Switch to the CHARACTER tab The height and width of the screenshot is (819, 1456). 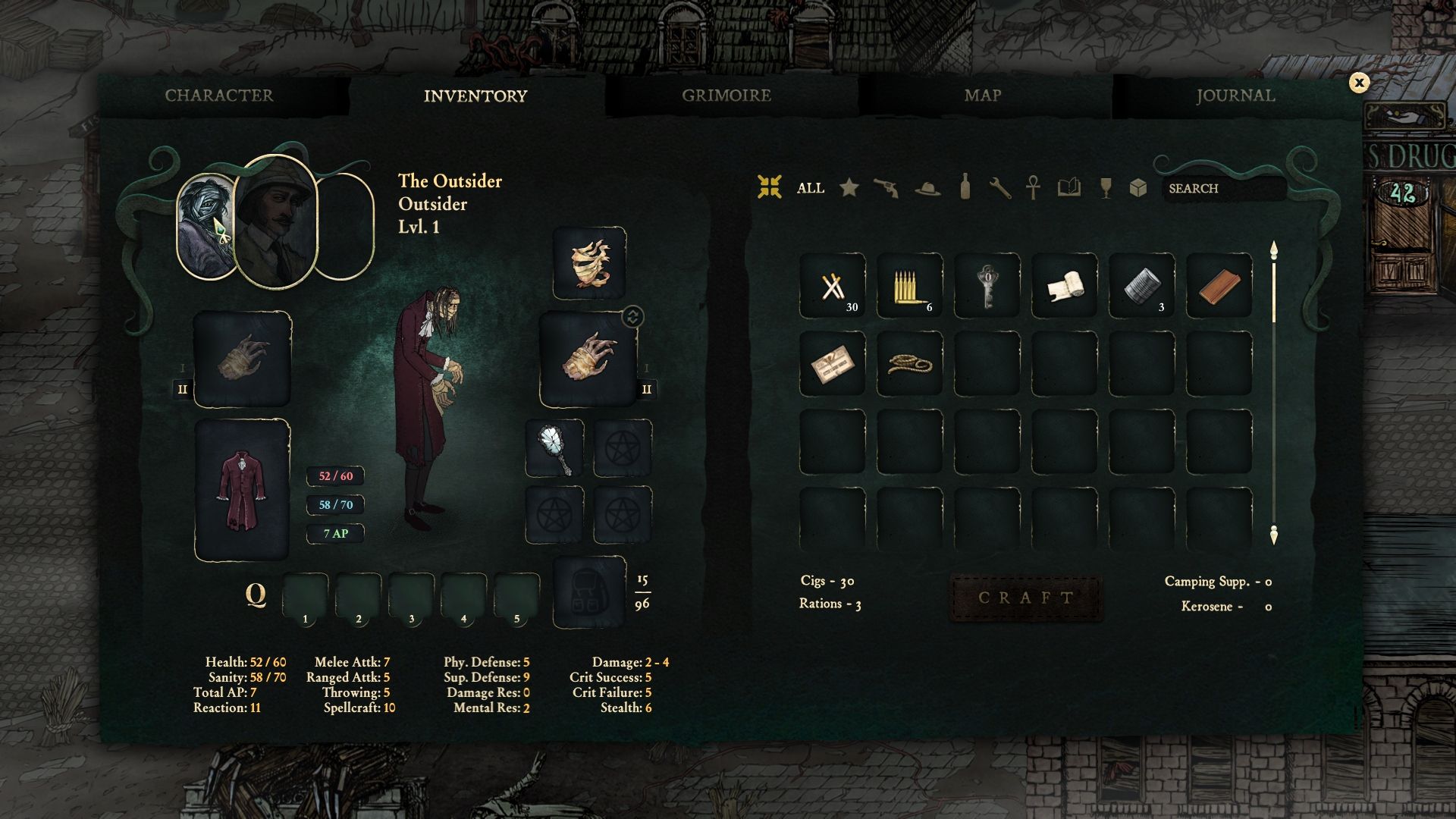[x=220, y=96]
